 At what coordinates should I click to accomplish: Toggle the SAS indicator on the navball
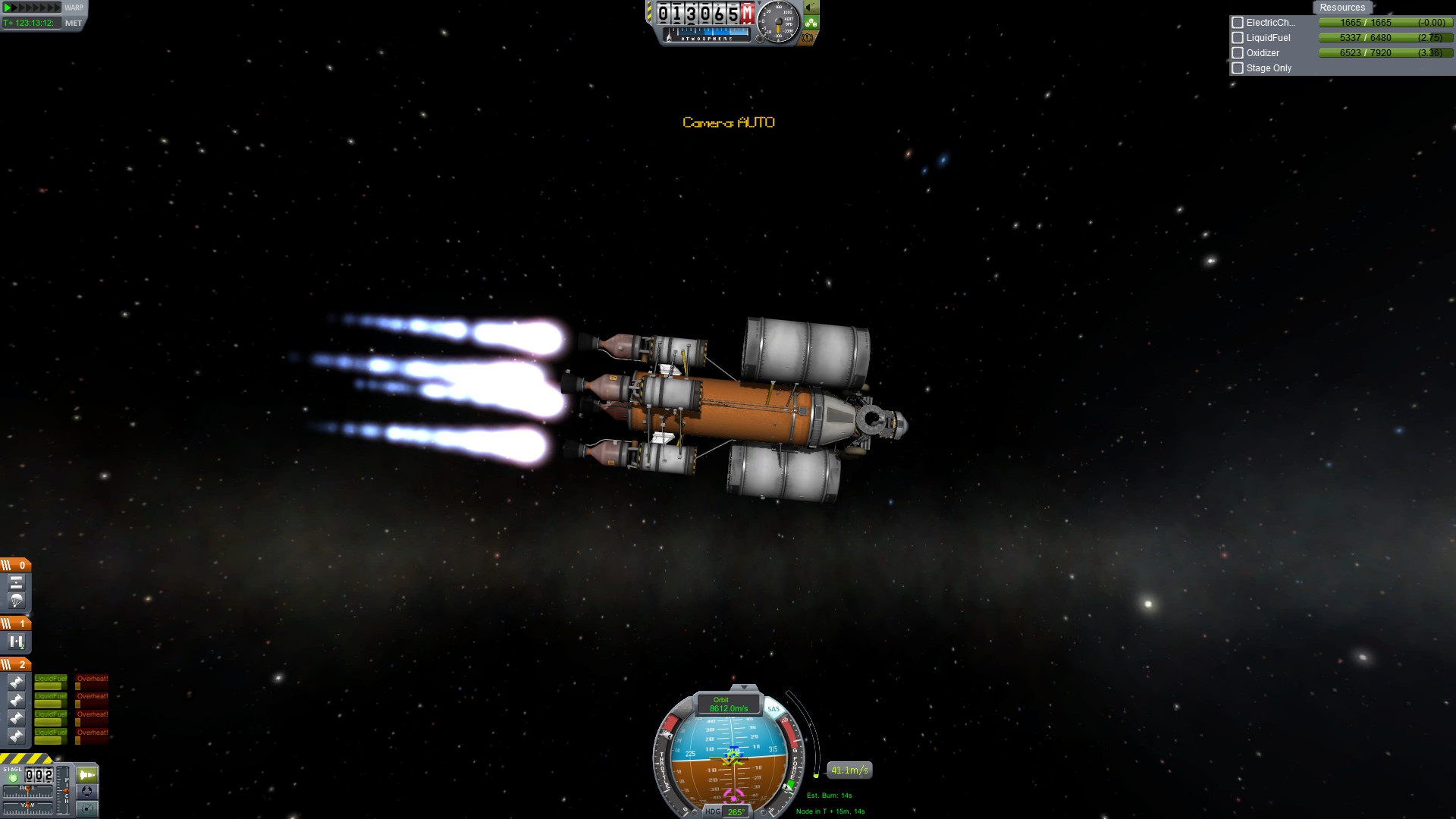coord(773,709)
